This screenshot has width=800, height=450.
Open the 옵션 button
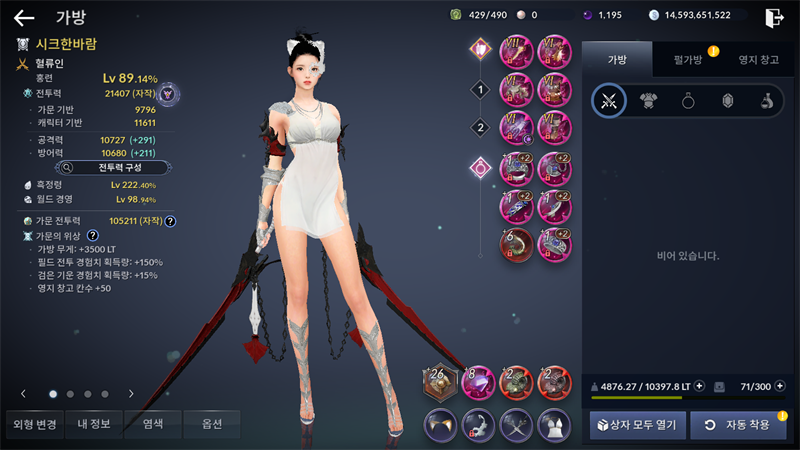click(x=211, y=424)
